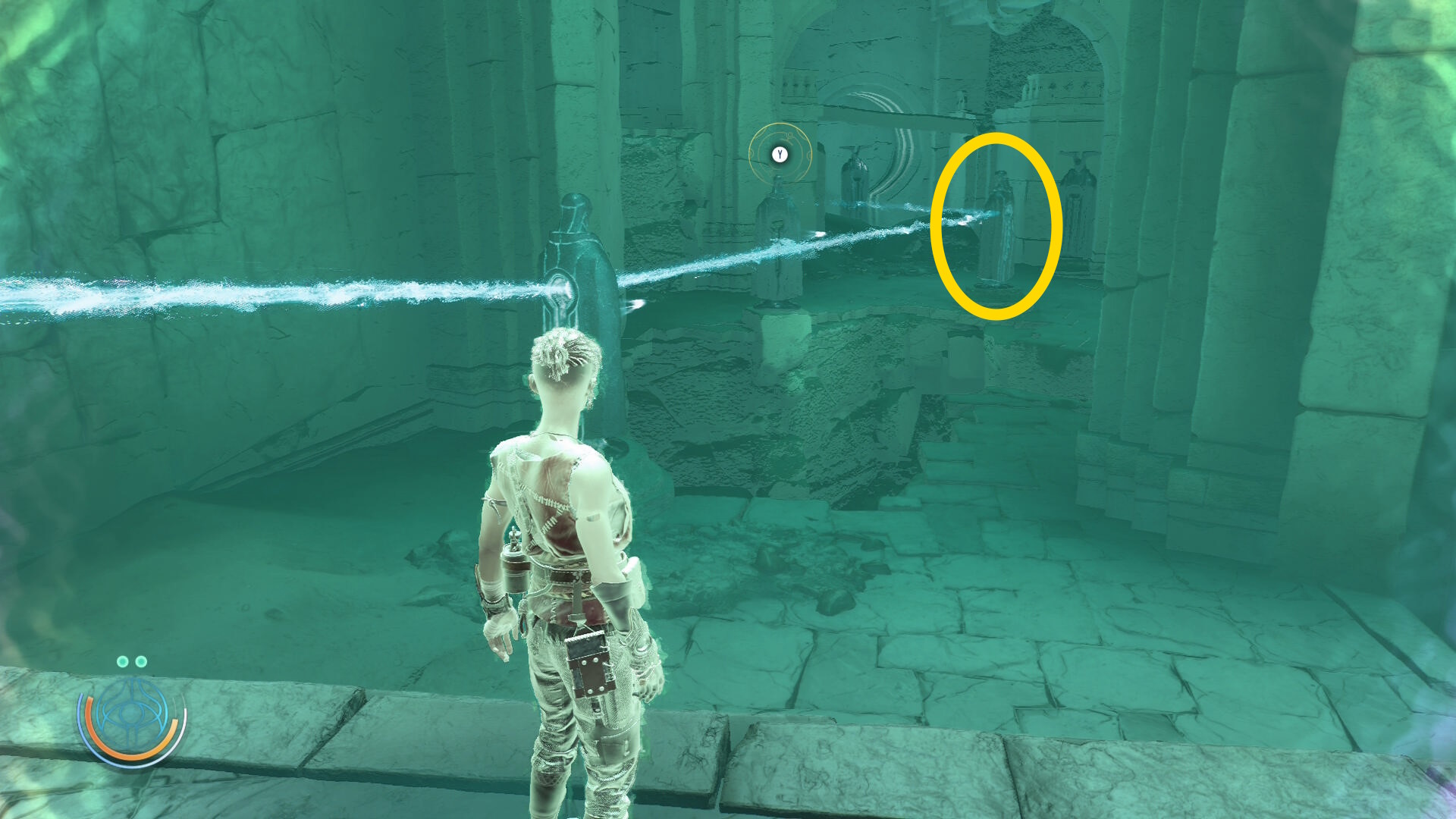This screenshot has width=1456, height=819.
Task: Click the eye amulet emblem icon
Action: tap(133, 715)
